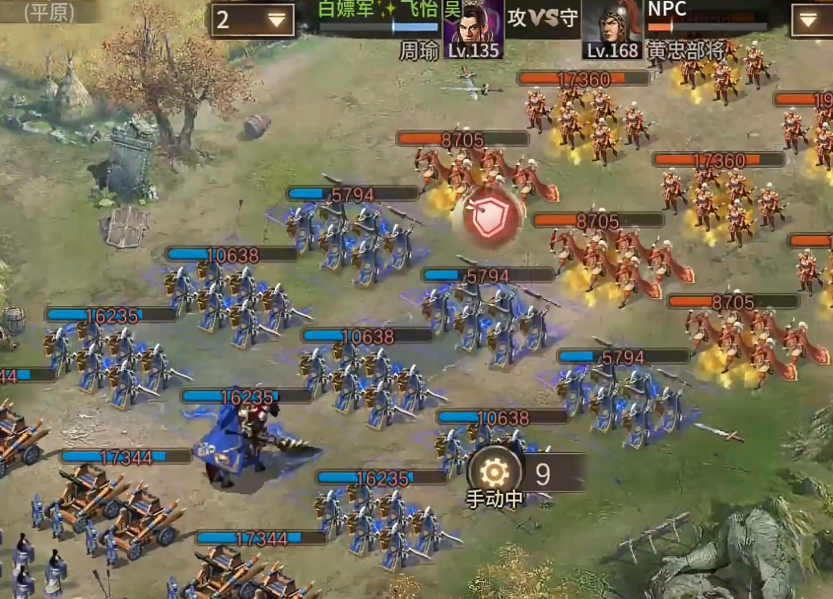Activate the red shield skill marker
Screen dimensions: 833x599
(490, 219)
